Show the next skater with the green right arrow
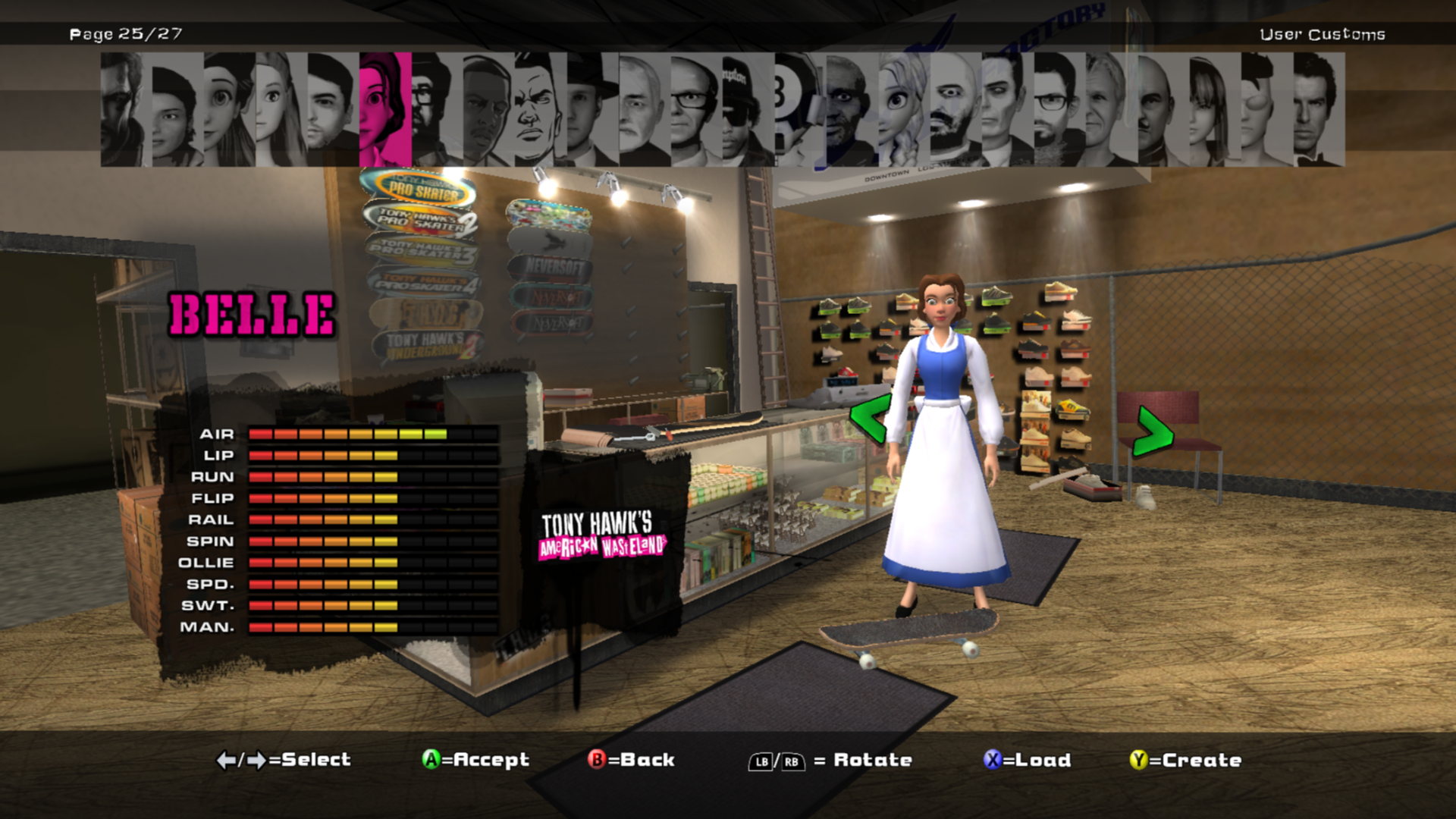Screen dimensions: 1456x819 point(1153,431)
